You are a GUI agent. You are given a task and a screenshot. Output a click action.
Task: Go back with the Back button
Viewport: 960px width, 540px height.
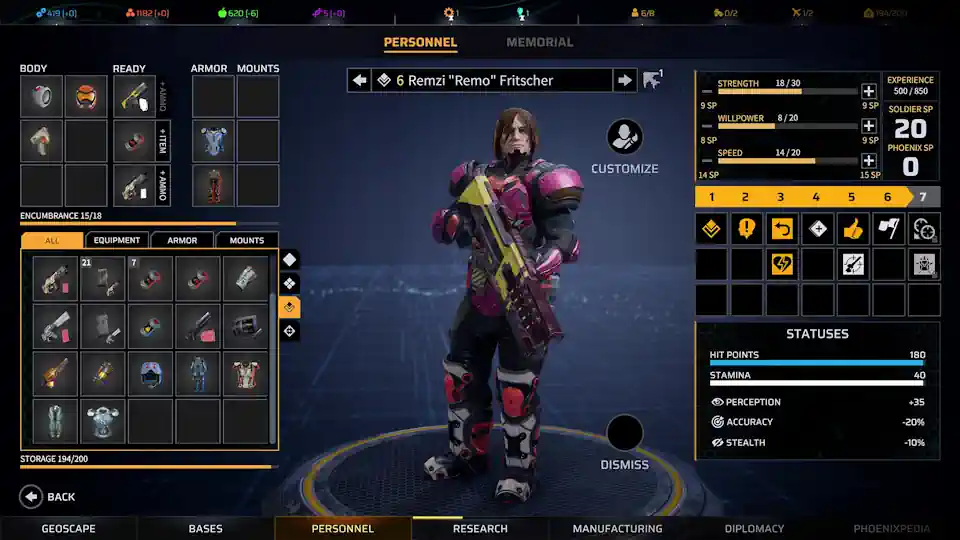pos(32,496)
